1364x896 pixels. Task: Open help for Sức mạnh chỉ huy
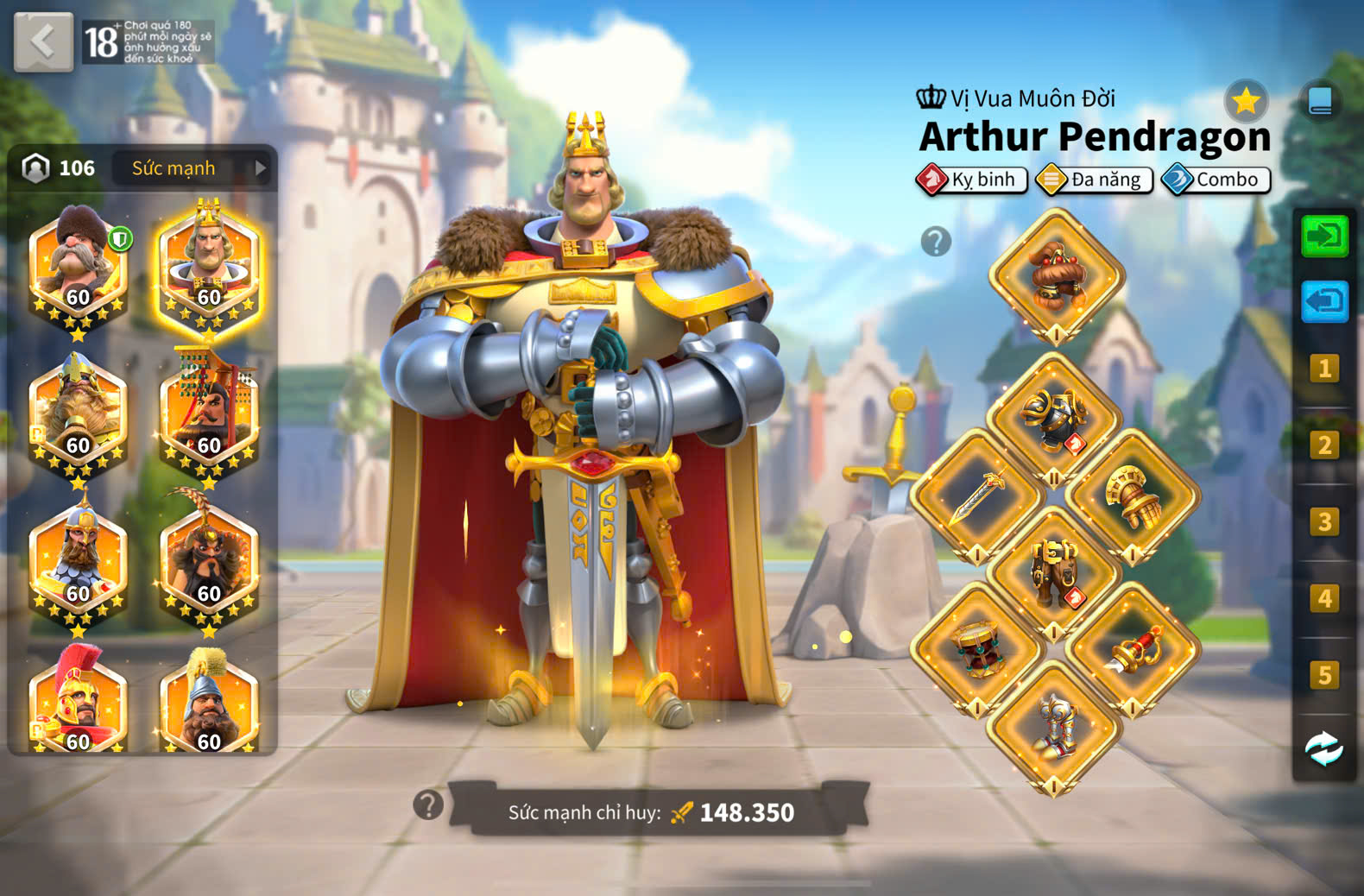pos(428,805)
